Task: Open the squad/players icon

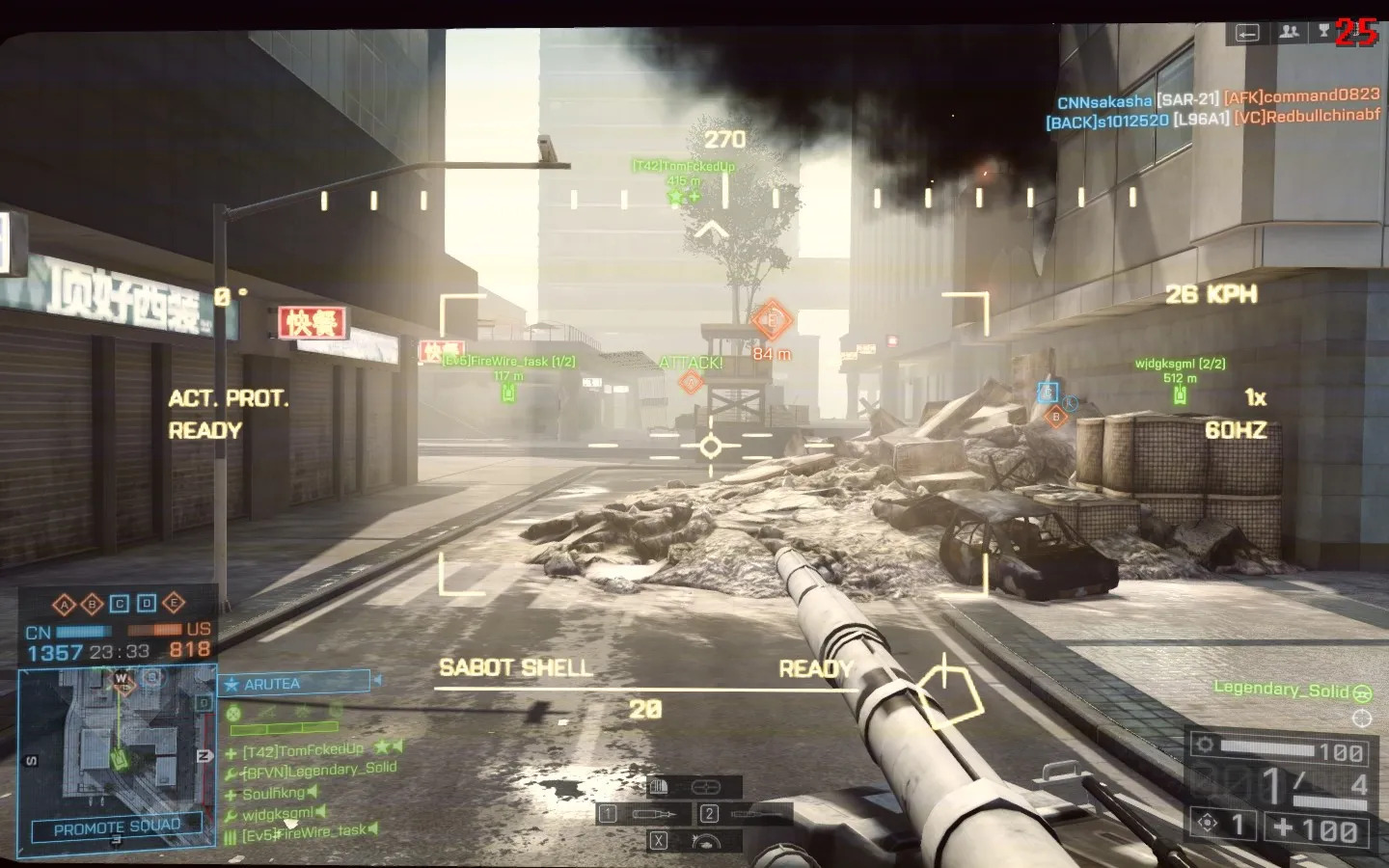Action: click(x=1289, y=32)
